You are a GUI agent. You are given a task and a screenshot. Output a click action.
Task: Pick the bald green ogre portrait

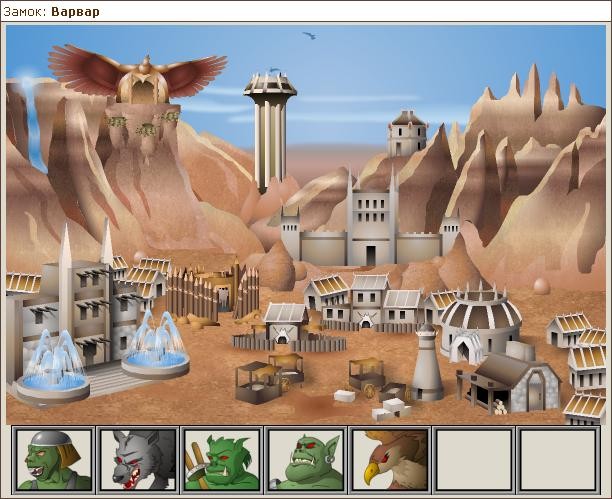(306, 459)
